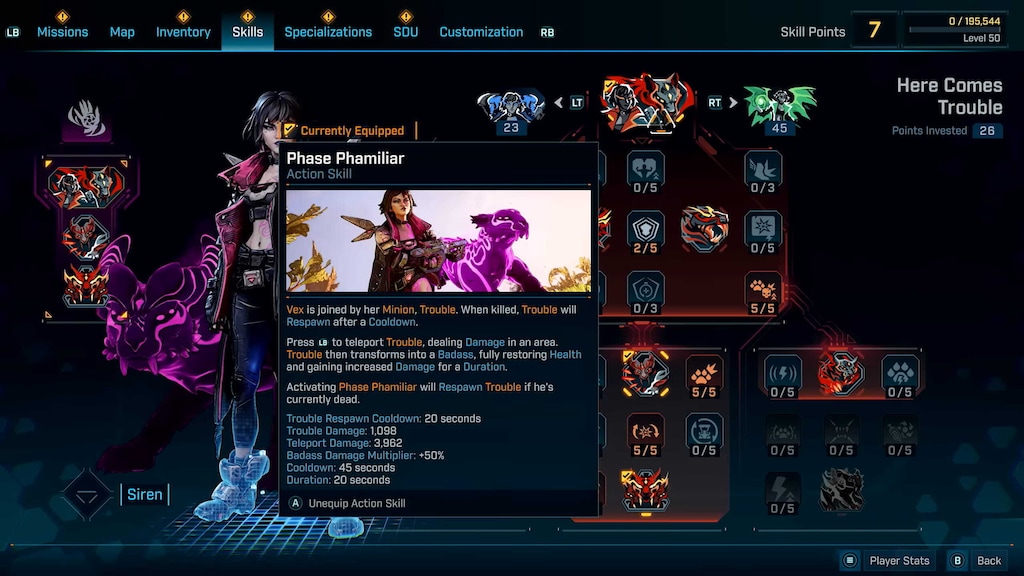The width and height of the screenshot is (1024, 576).
Task: Select the SDU tab
Action: [x=405, y=32]
